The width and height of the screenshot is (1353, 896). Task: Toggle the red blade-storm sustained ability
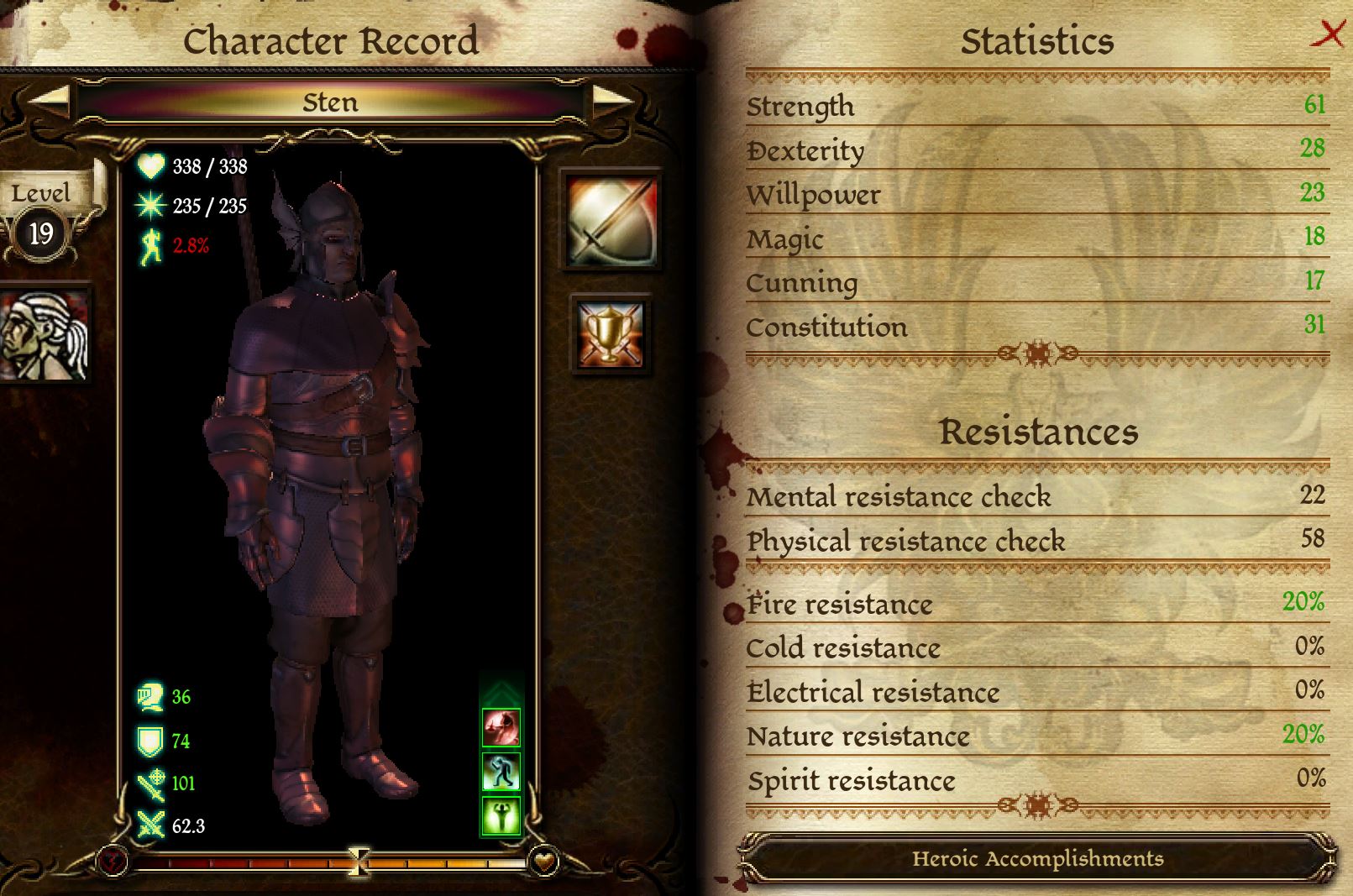point(500,728)
